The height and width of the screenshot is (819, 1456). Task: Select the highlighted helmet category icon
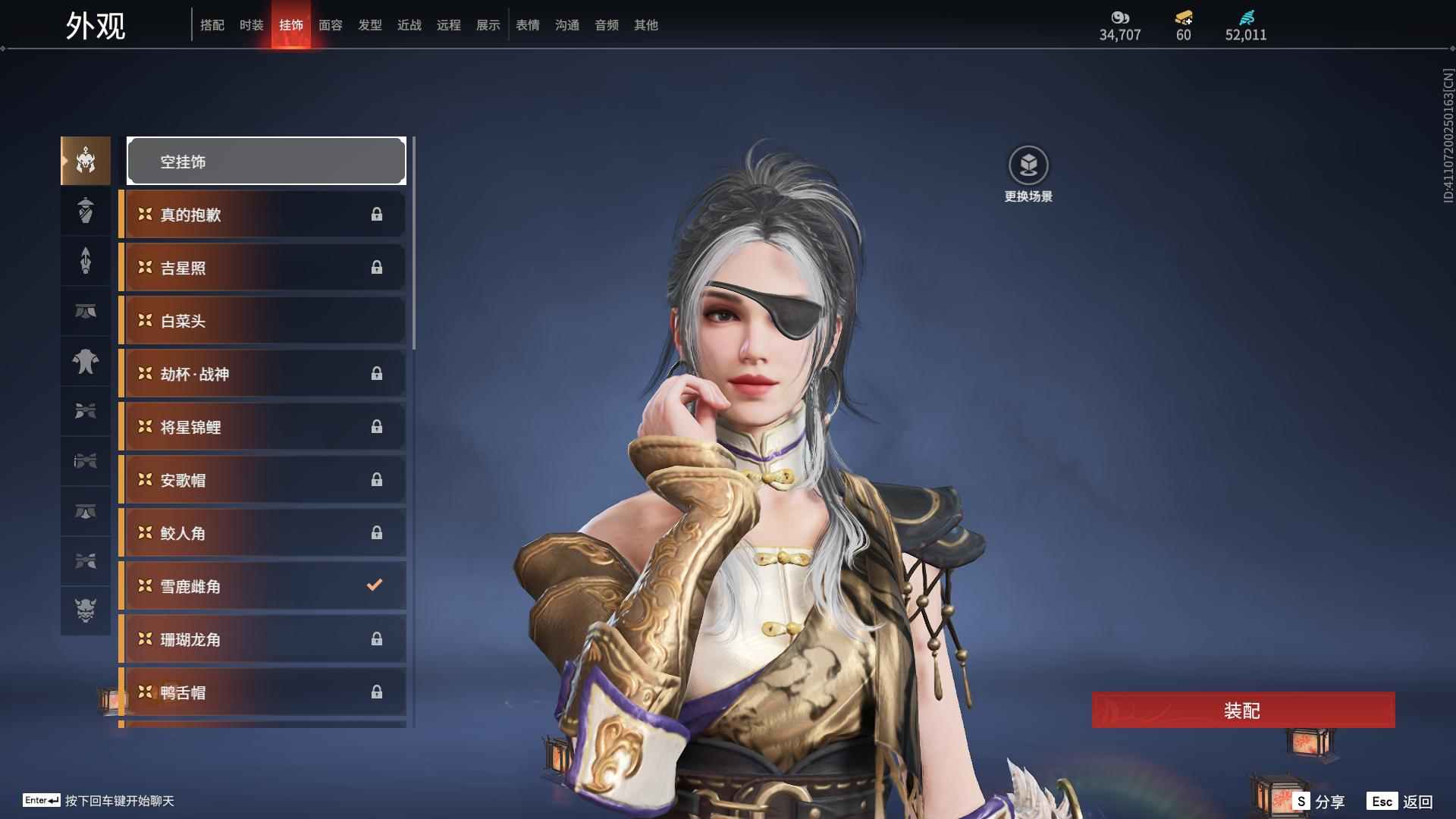pyautogui.click(x=86, y=161)
